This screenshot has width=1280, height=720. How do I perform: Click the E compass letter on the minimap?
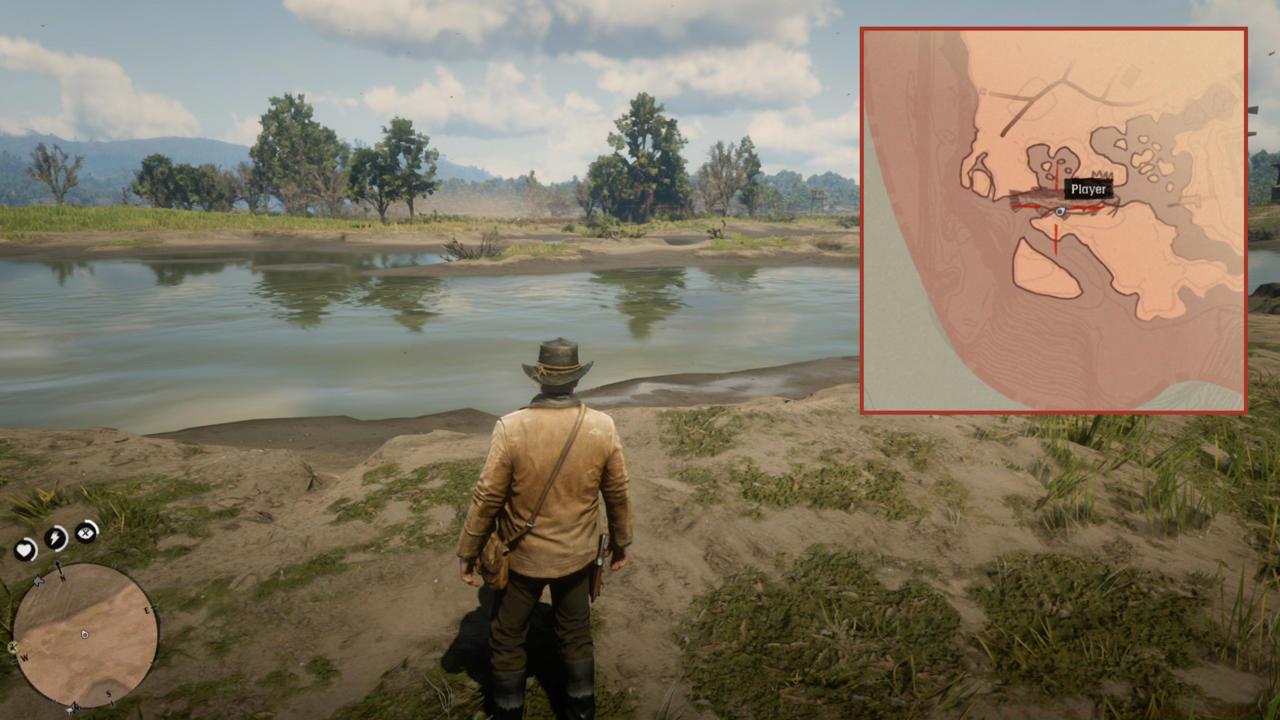point(146,609)
